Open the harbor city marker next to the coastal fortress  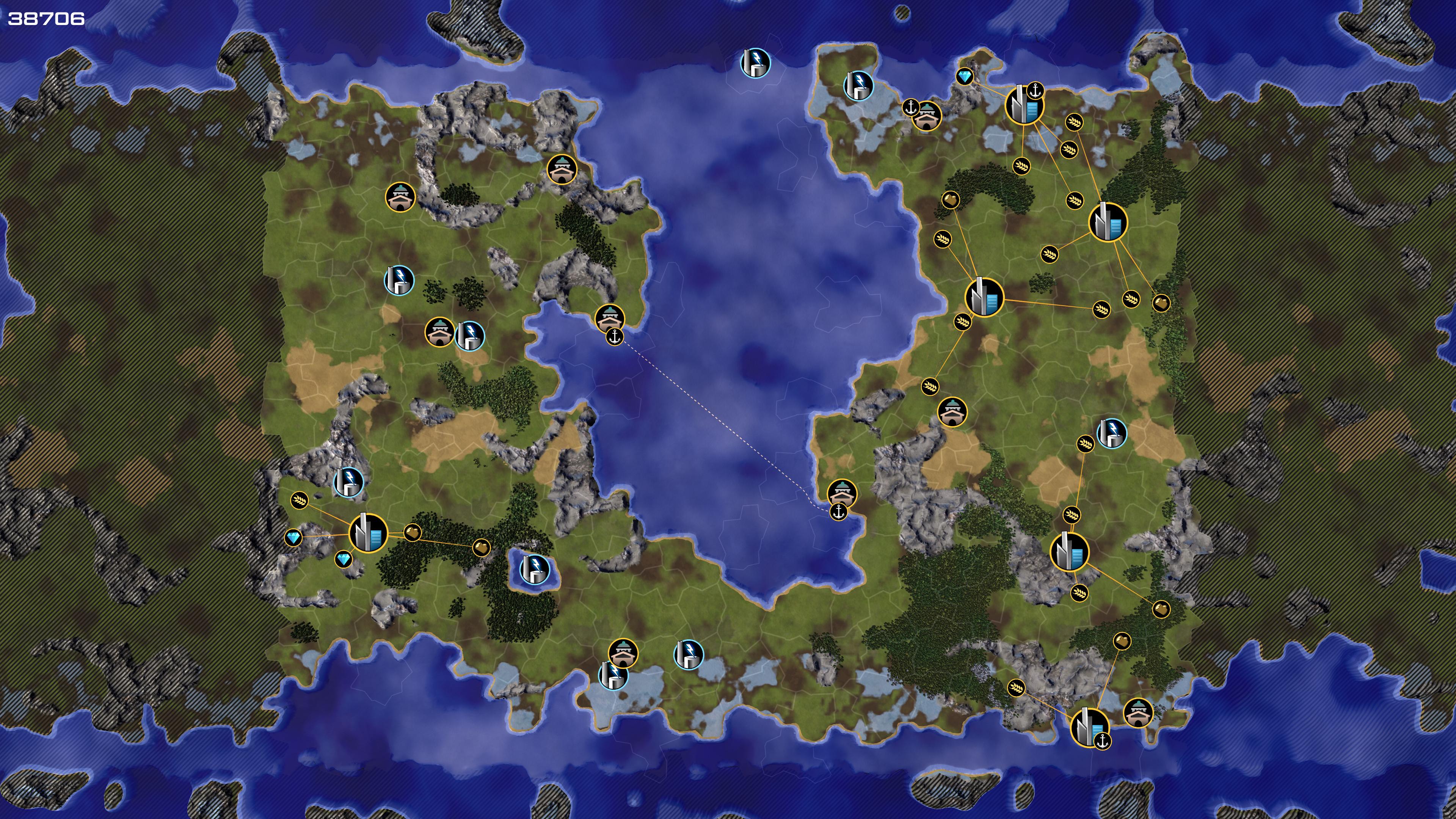click(1089, 727)
